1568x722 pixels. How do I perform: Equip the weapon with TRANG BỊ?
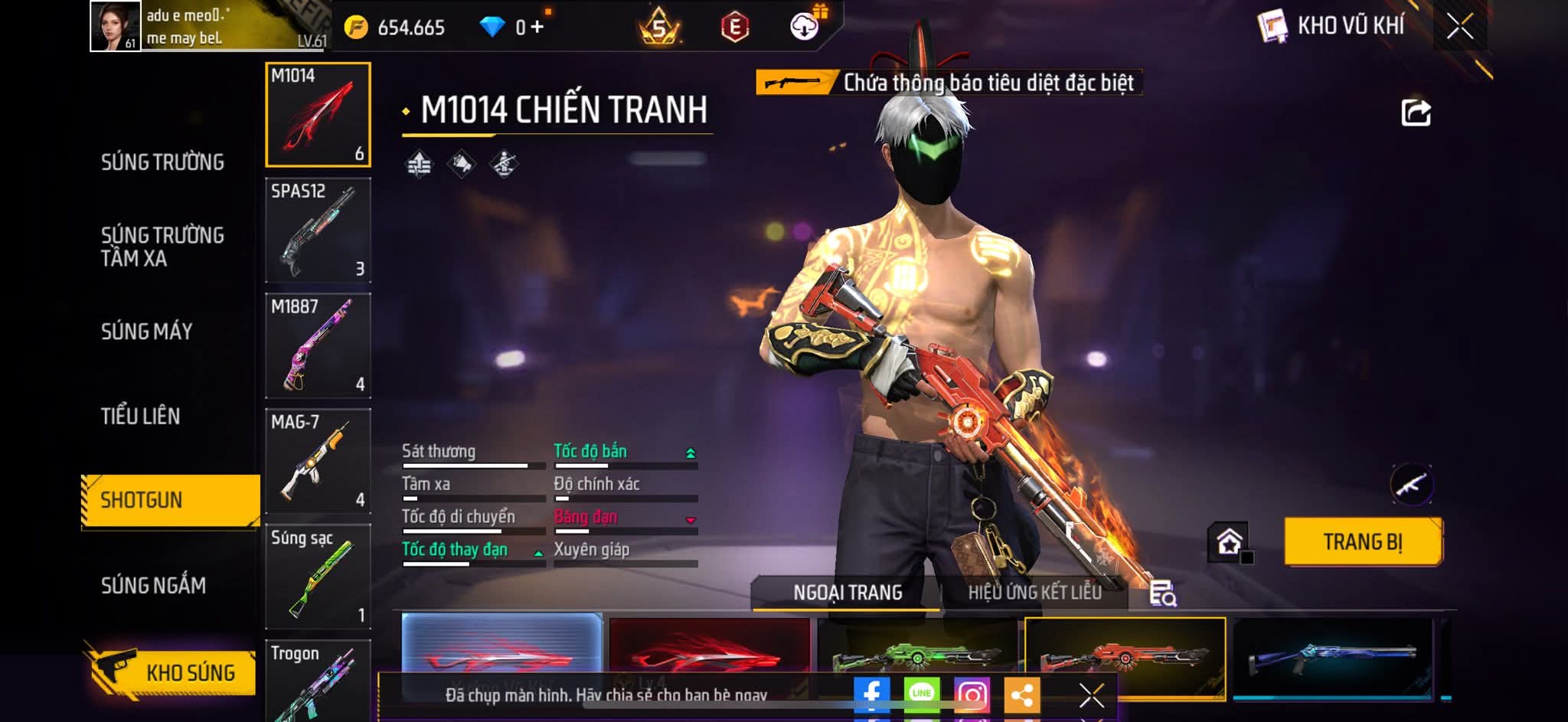point(1363,542)
